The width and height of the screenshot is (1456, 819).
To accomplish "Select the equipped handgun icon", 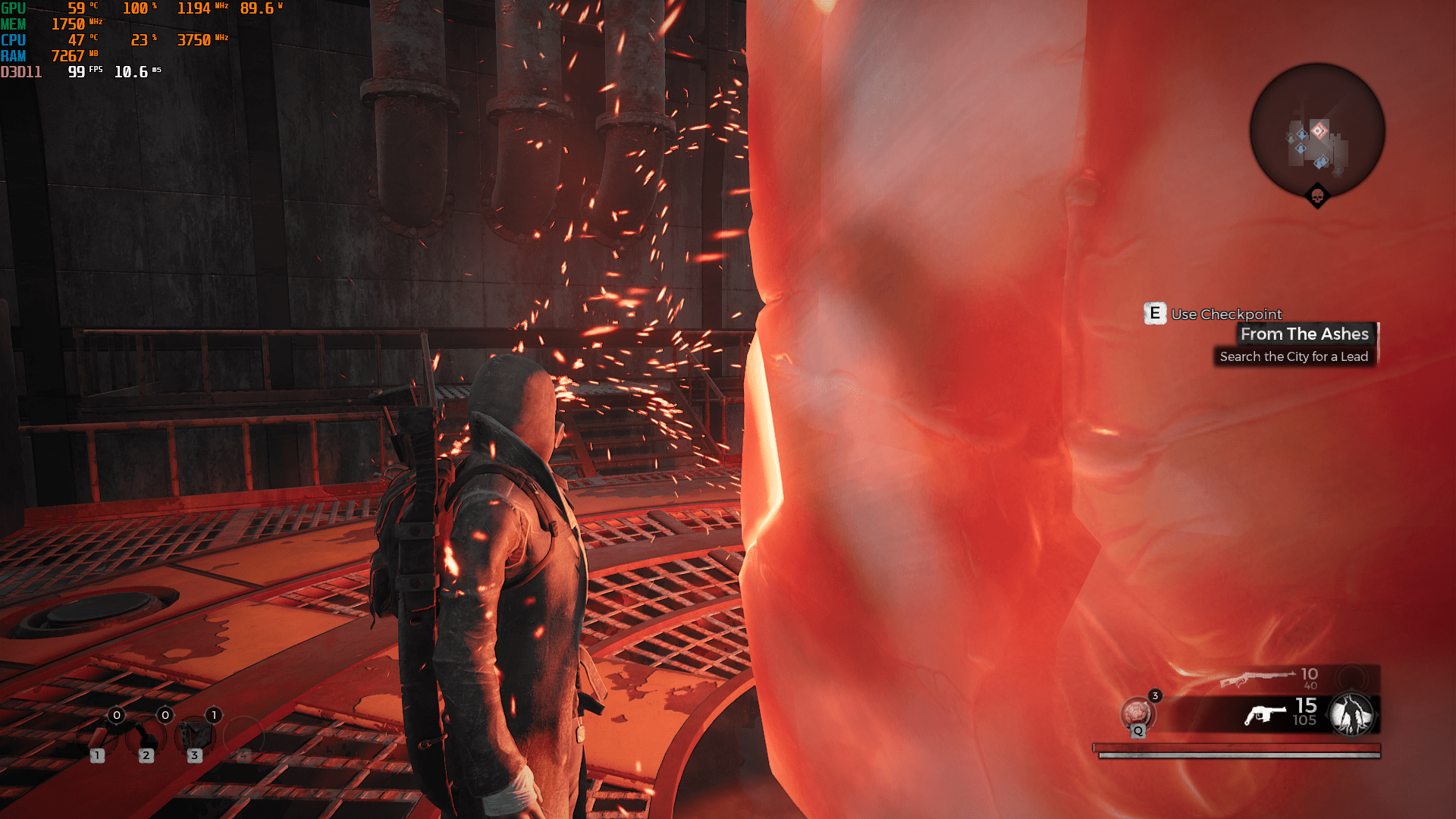I will (1265, 714).
